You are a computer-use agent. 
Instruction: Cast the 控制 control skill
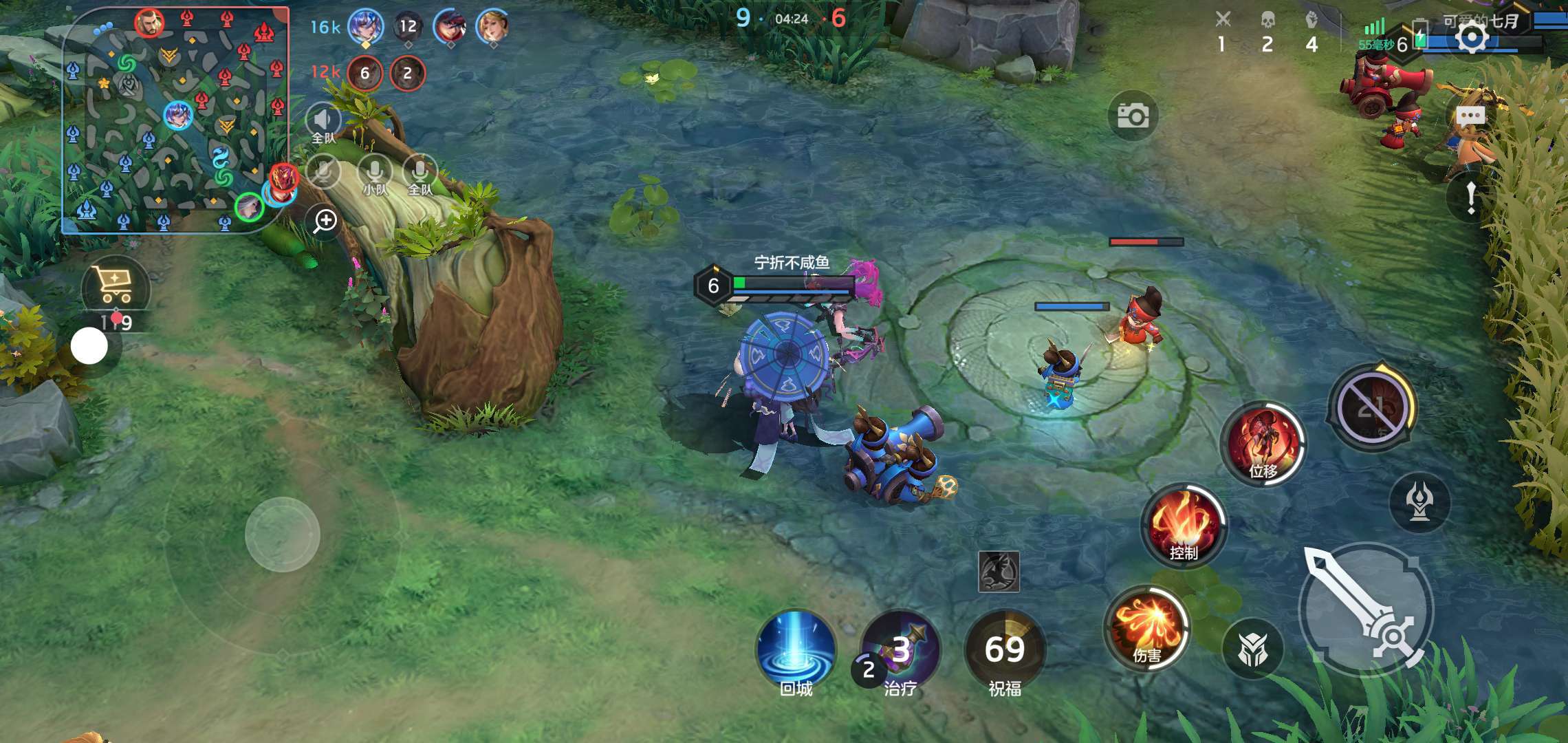[x=1184, y=525]
